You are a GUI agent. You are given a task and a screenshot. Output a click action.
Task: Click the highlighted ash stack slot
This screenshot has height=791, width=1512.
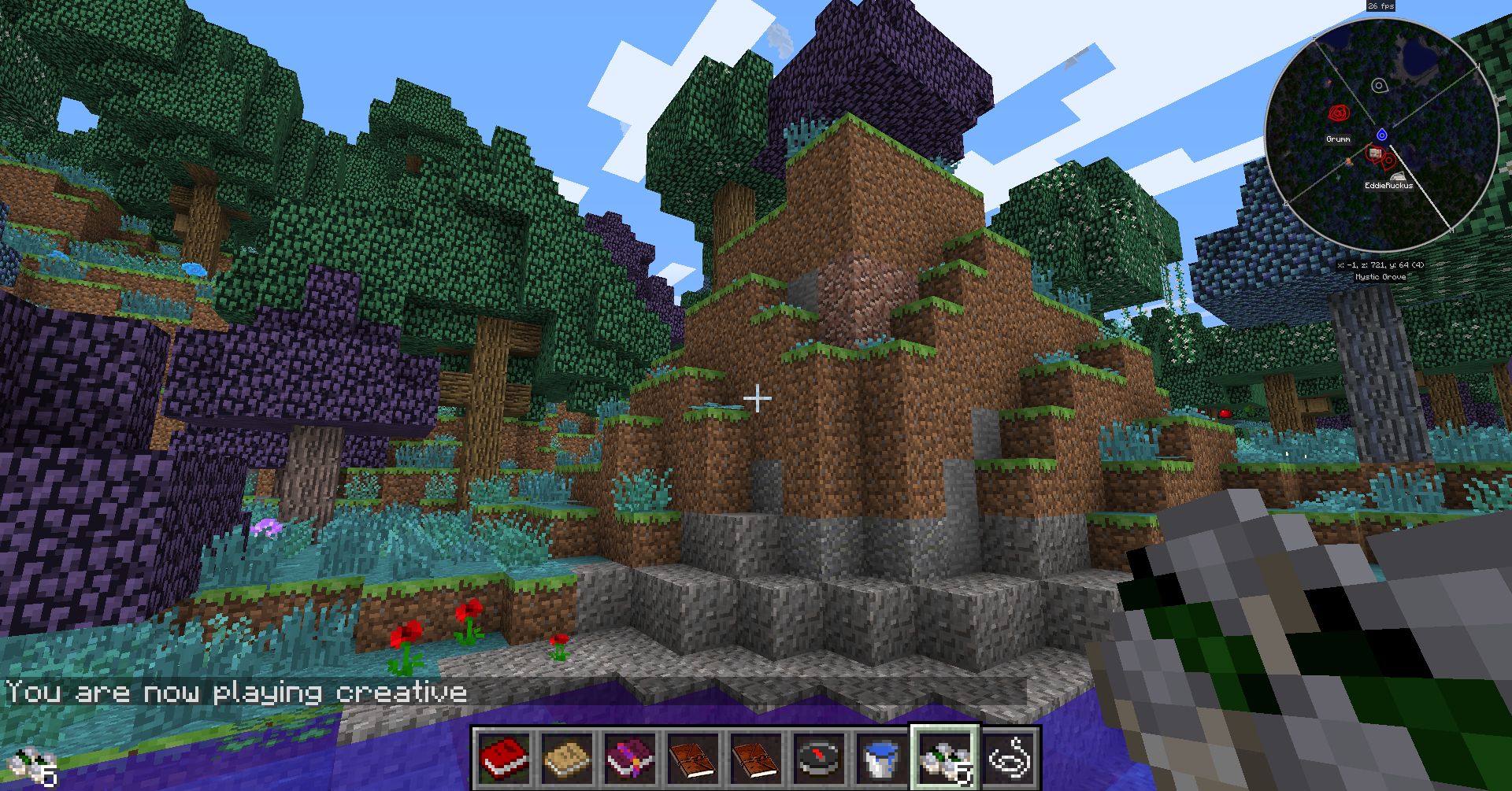pos(945,758)
